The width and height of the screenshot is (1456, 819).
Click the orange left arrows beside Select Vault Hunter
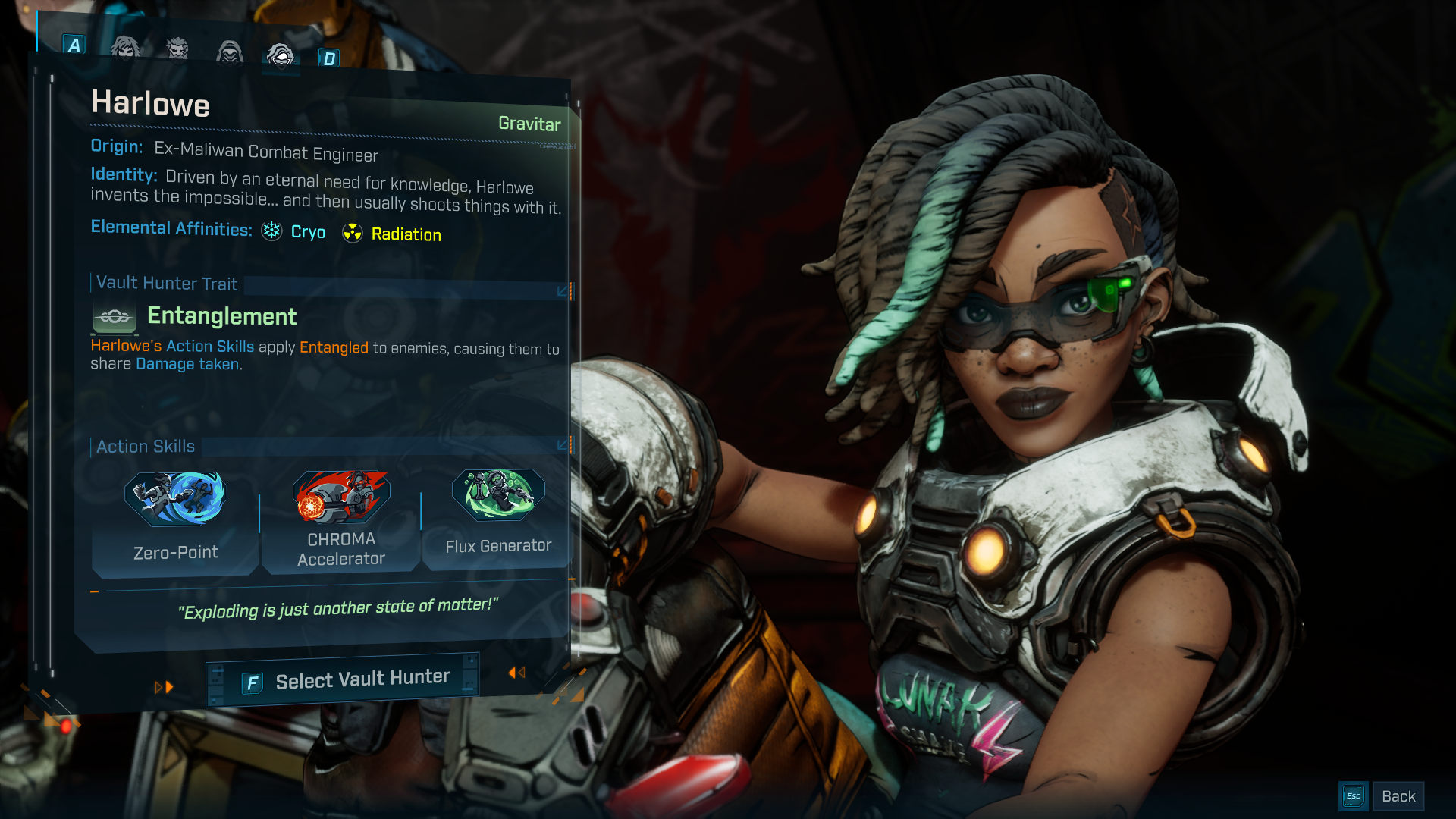point(516,672)
